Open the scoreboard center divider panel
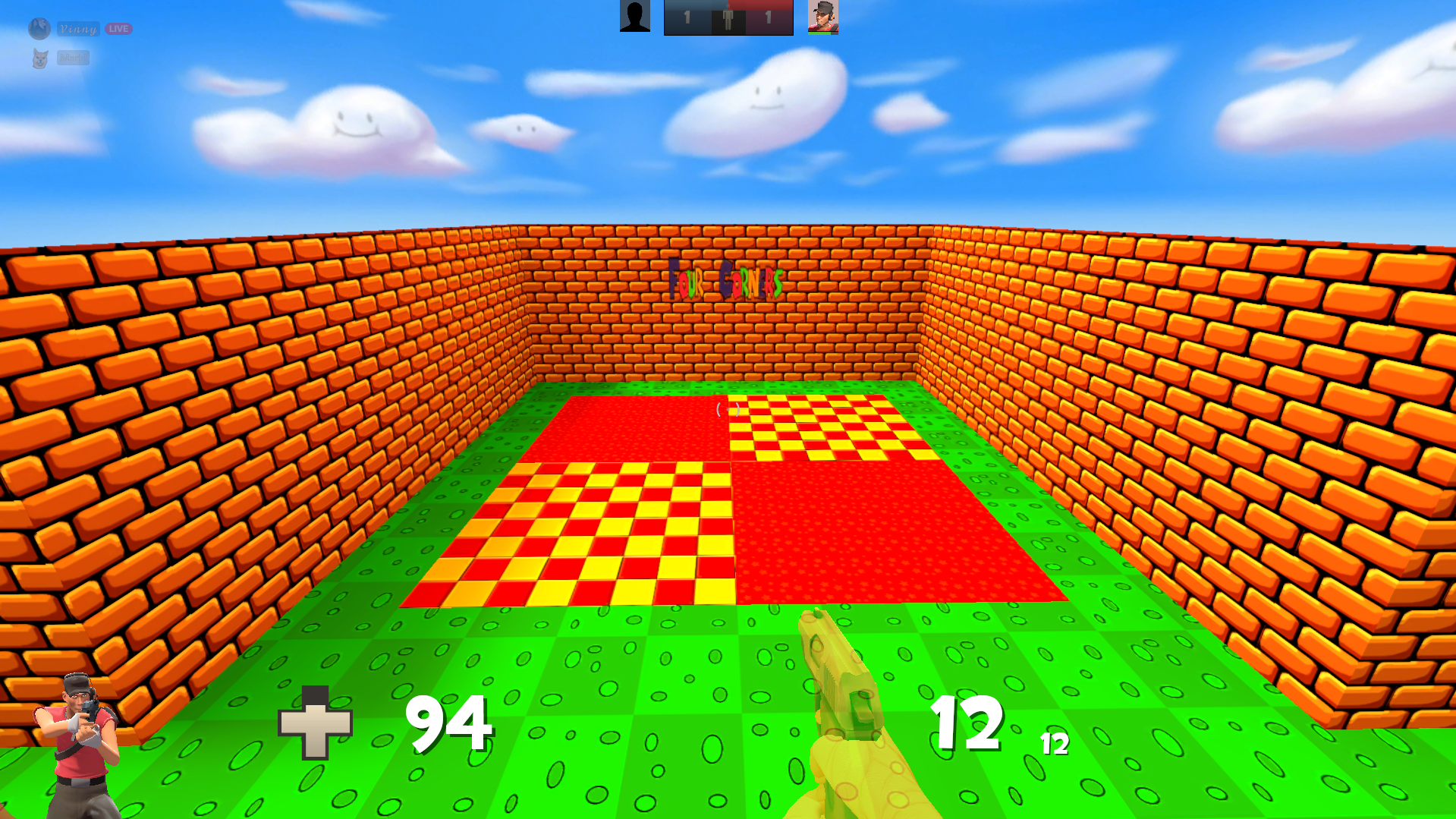 728,17
